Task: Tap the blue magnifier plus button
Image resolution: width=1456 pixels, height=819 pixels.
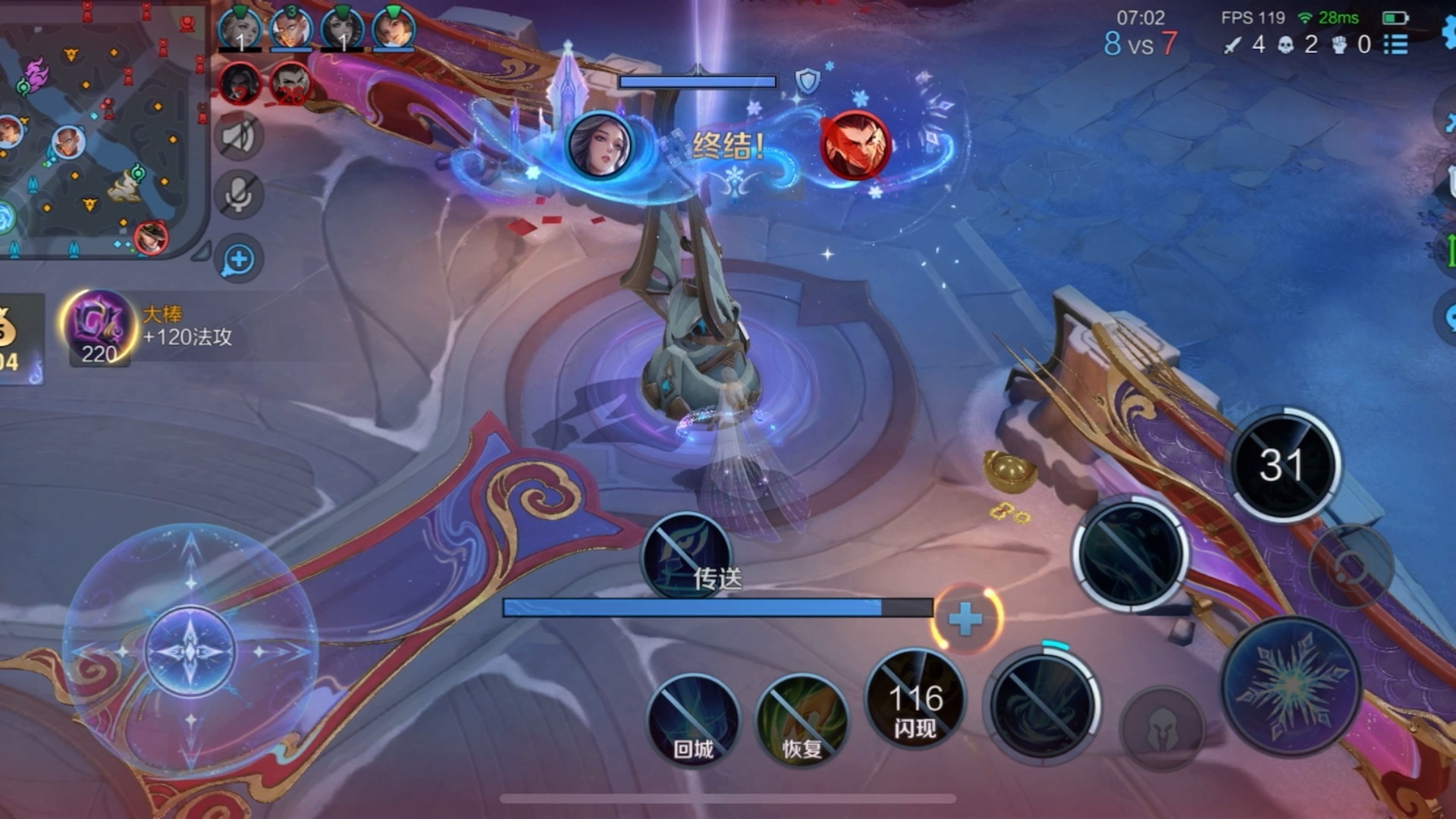Action: tap(239, 259)
